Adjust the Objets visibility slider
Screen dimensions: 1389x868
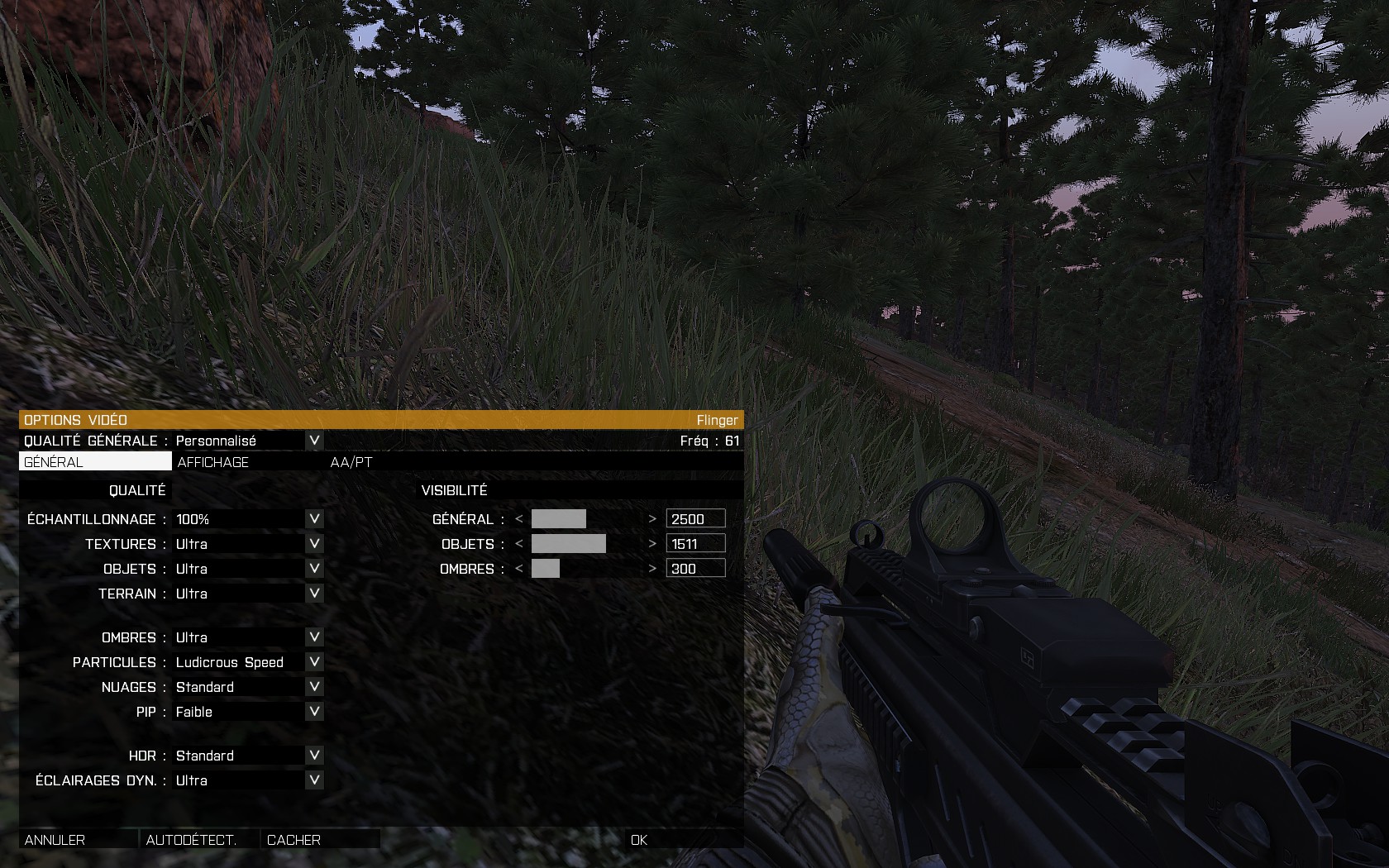tap(585, 544)
